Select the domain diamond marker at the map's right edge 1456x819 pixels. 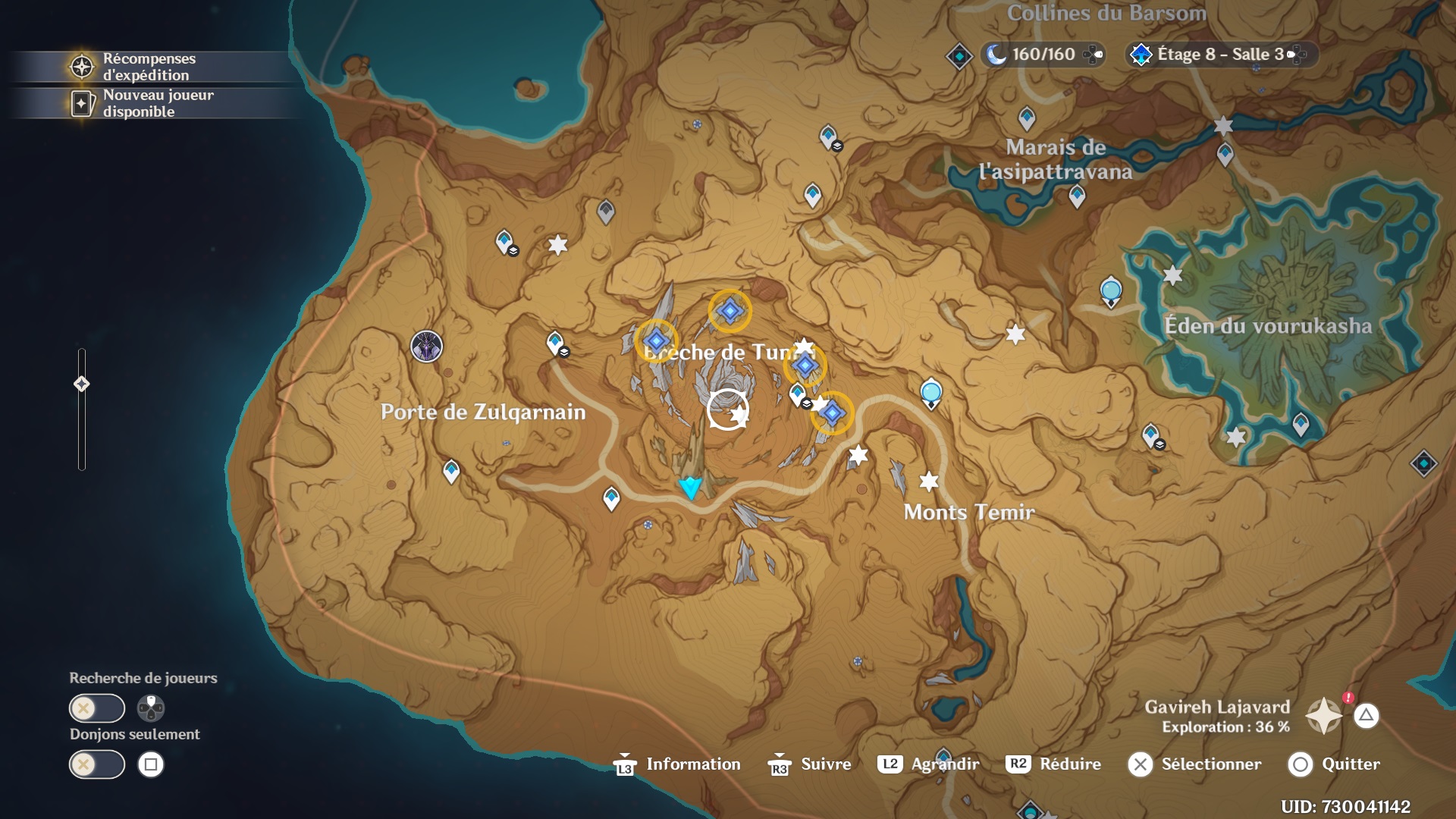tap(1423, 463)
